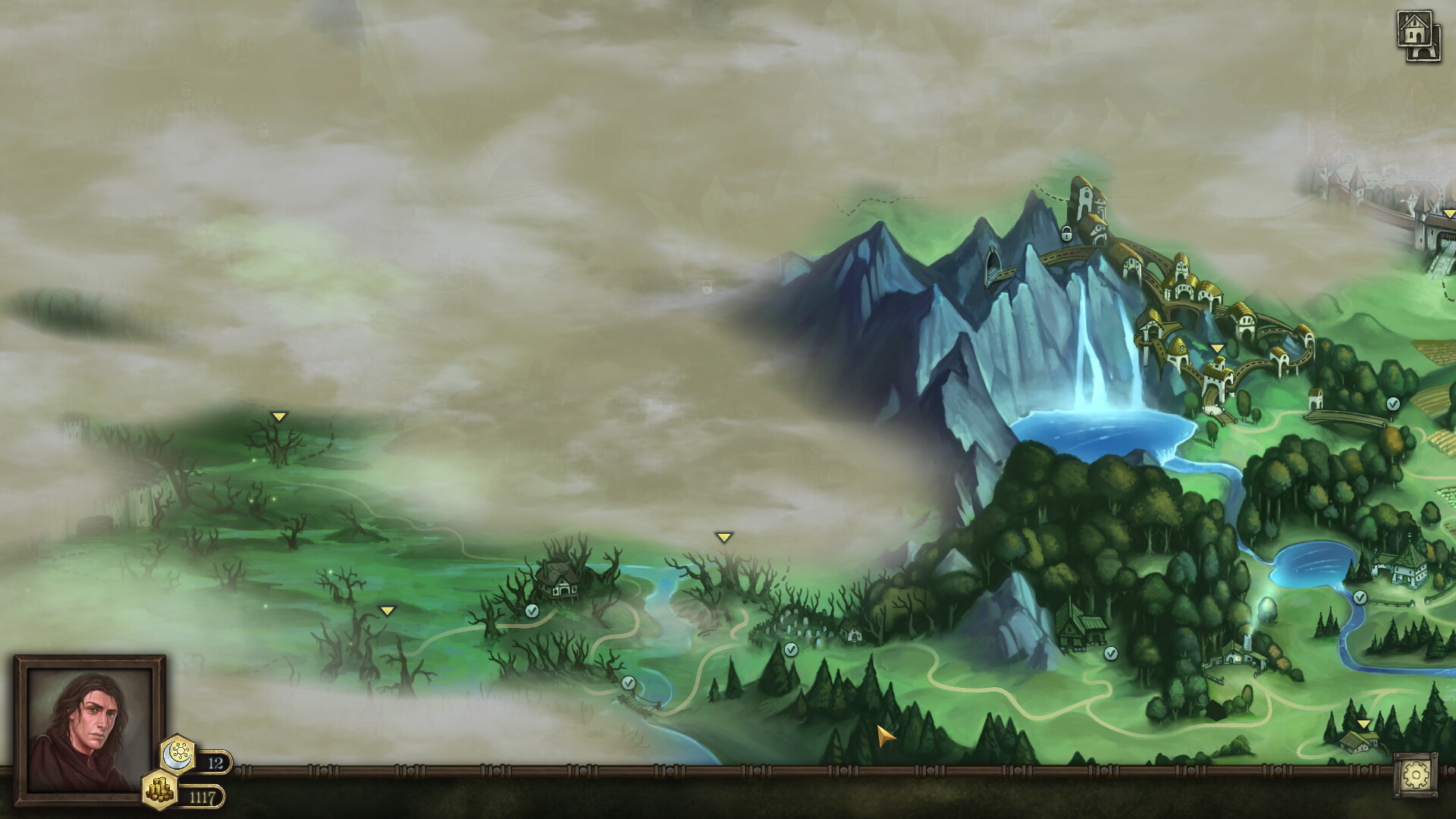Click the yellow marker in the misty midlands
The height and width of the screenshot is (819, 1456).
point(726,536)
